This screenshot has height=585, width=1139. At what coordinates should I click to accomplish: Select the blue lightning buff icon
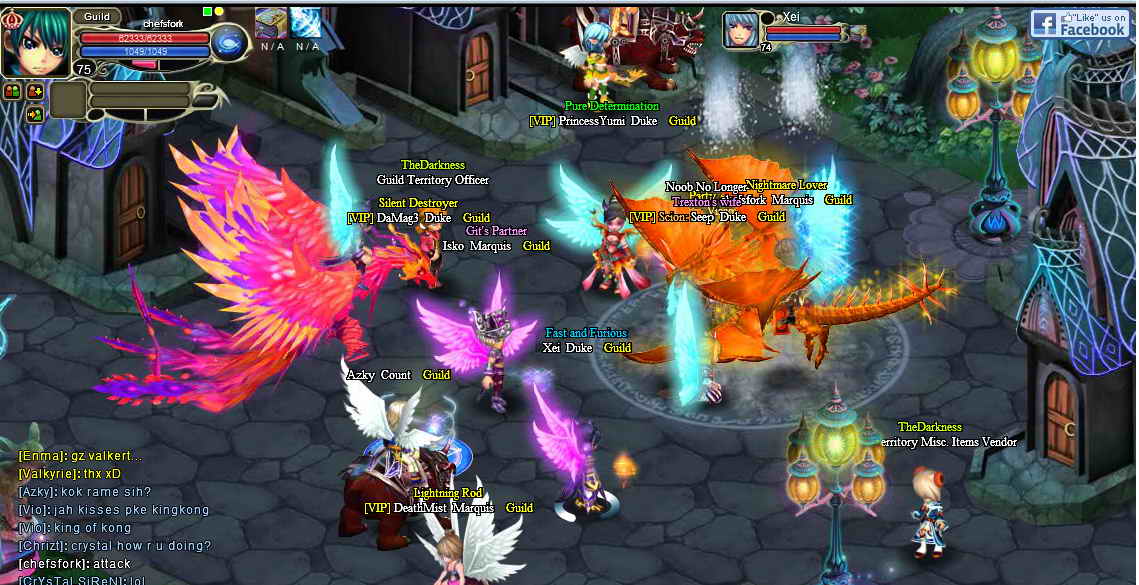(x=306, y=23)
